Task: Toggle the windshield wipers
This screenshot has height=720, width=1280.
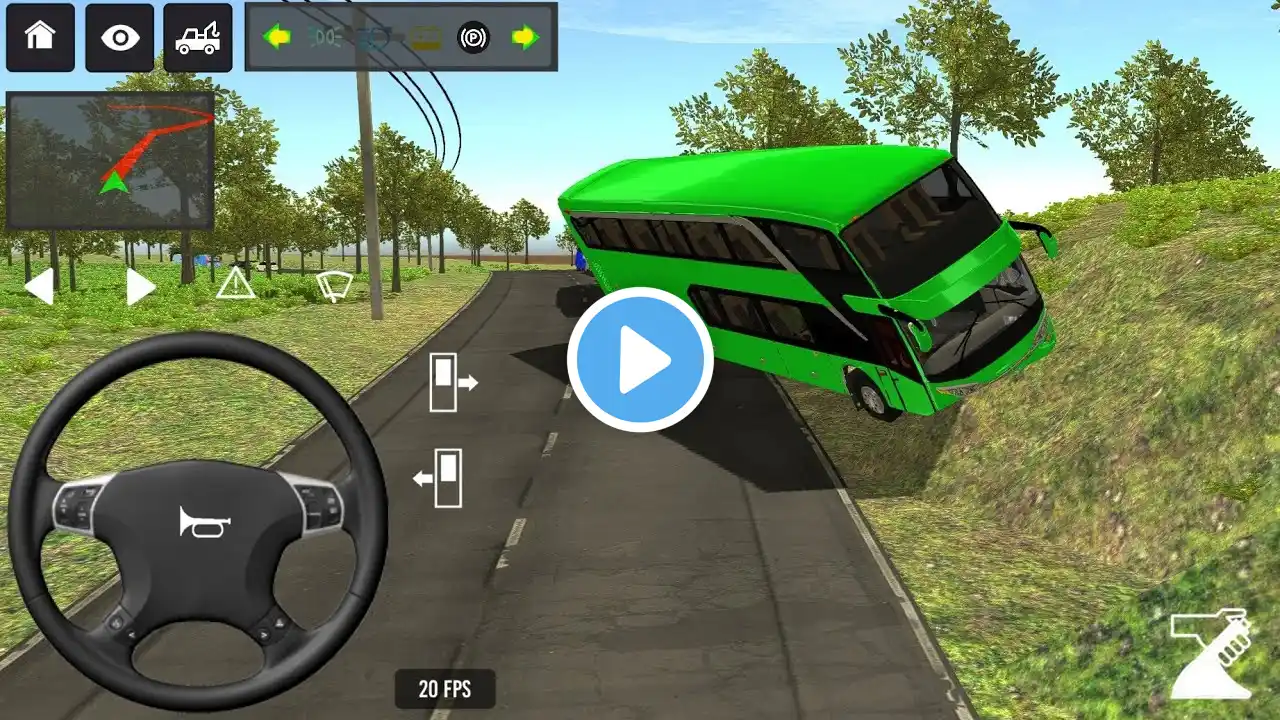Action: [x=334, y=285]
